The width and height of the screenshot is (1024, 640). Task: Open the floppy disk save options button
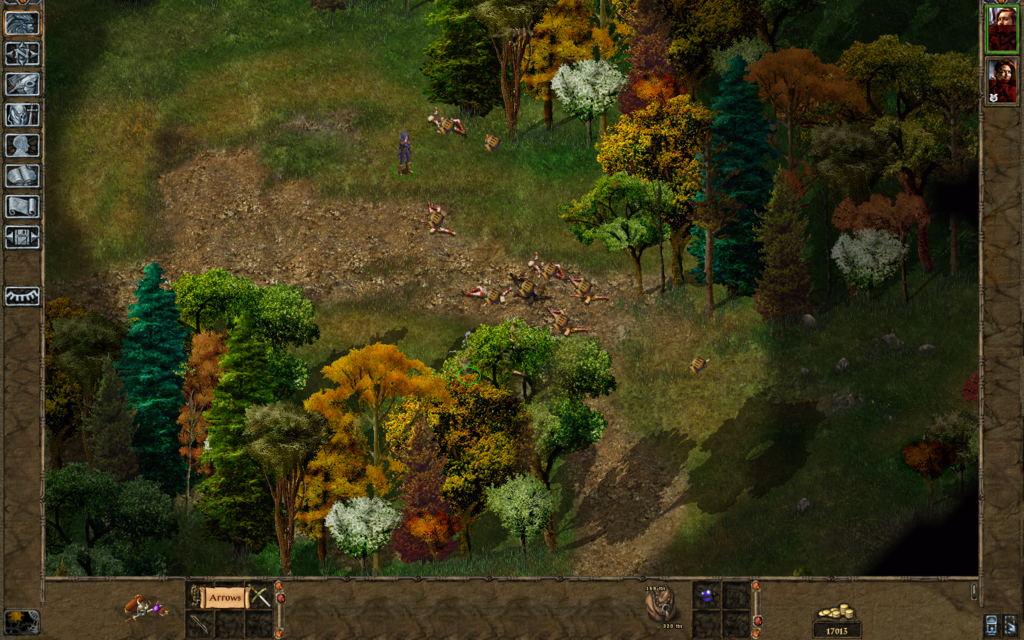(x=22, y=237)
